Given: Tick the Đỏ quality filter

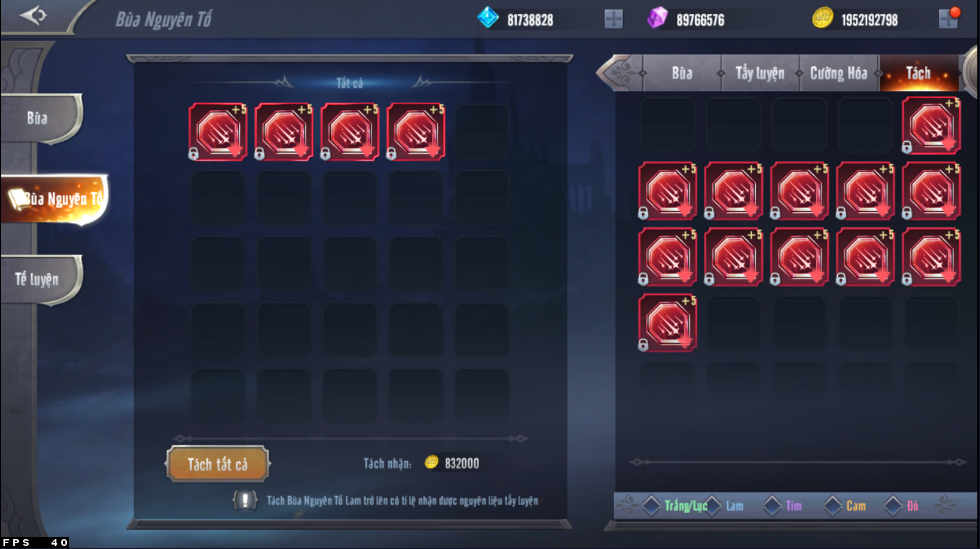Looking at the screenshot, I should click(893, 506).
